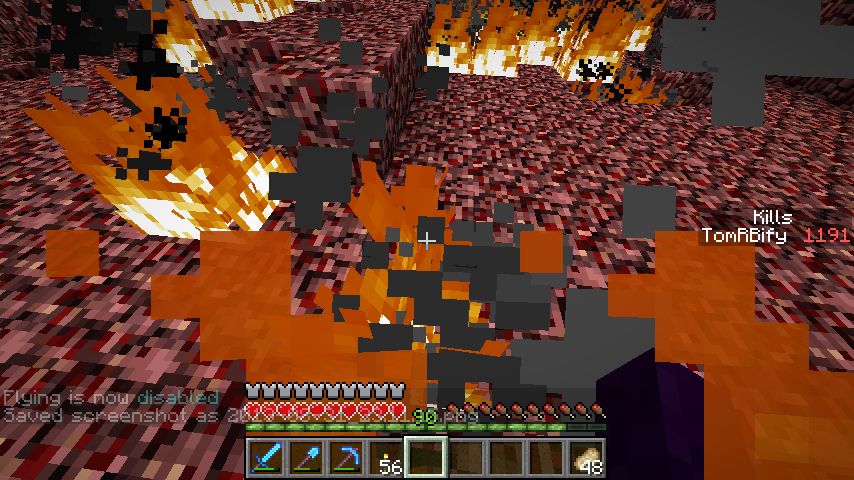Select the diamond sword hotbar slot

coord(265,458)
